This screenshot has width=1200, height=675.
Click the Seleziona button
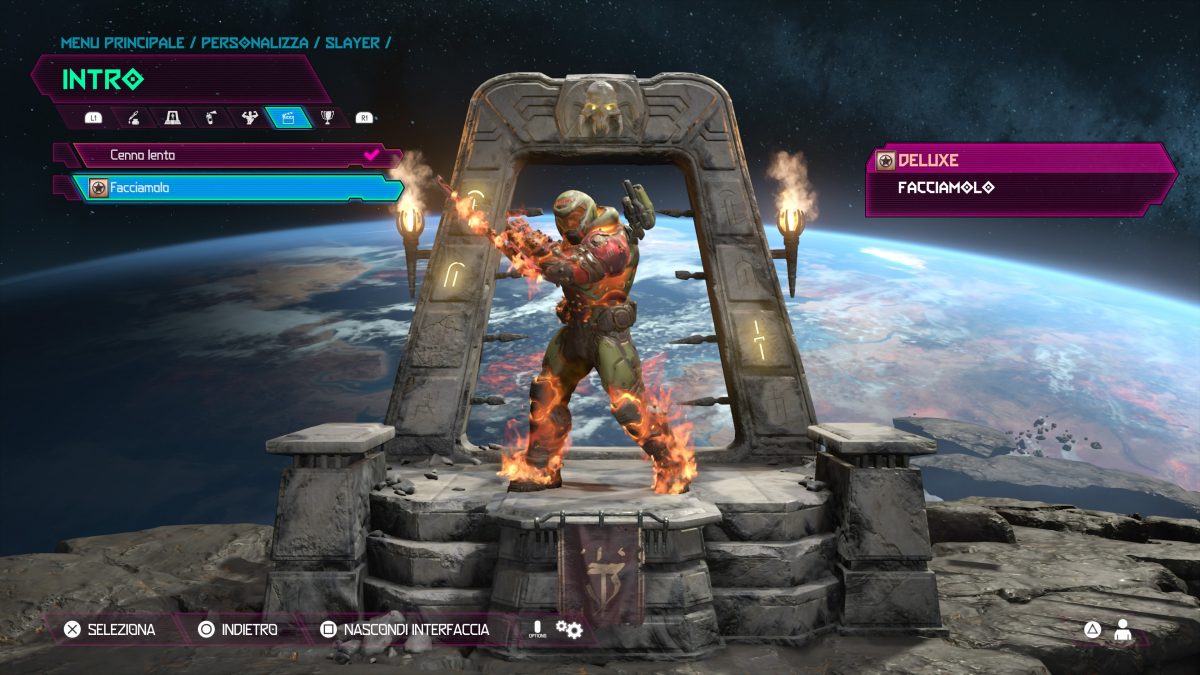click(110, 630)
